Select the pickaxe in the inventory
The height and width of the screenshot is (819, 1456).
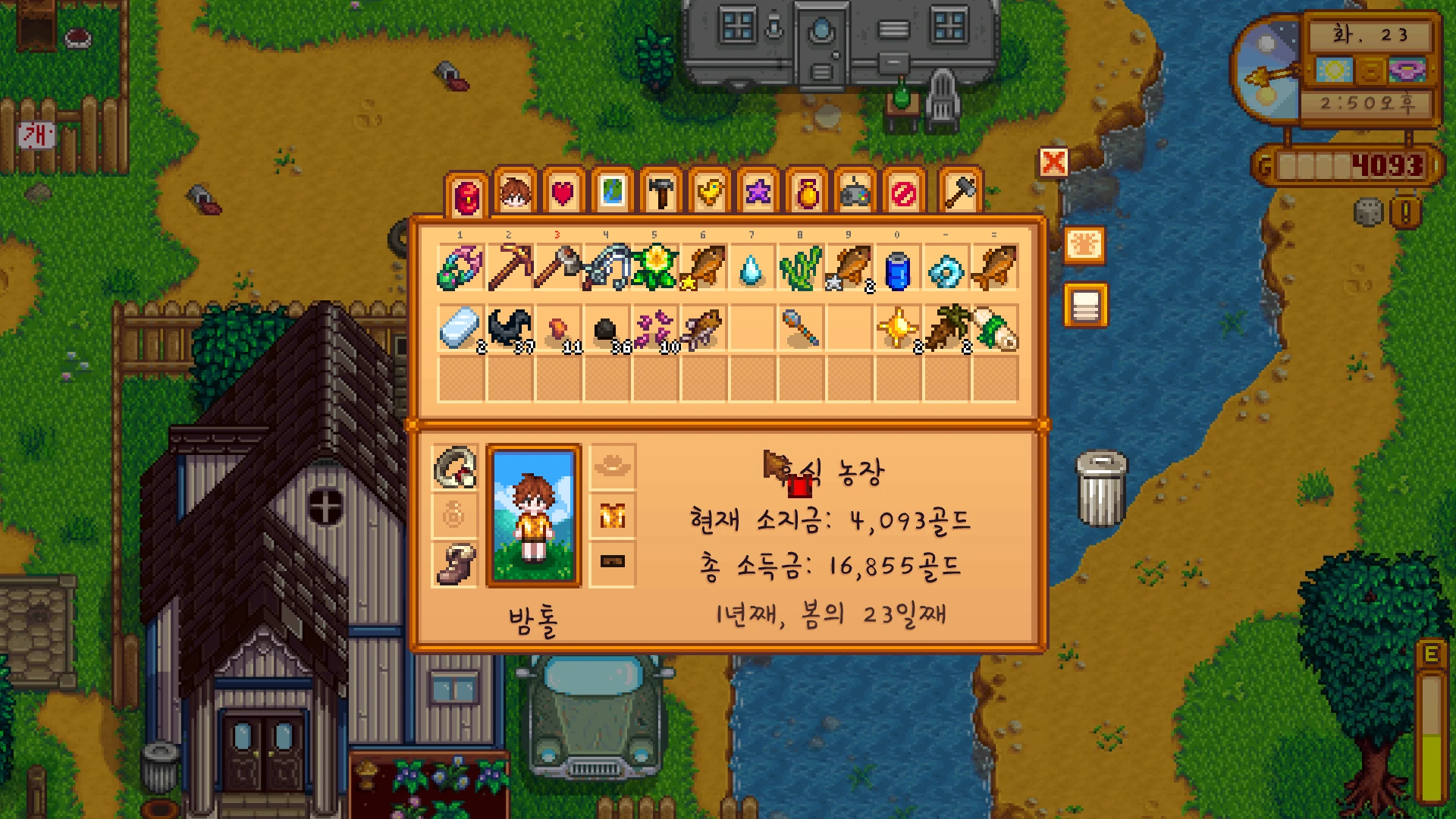coord(510,268)
